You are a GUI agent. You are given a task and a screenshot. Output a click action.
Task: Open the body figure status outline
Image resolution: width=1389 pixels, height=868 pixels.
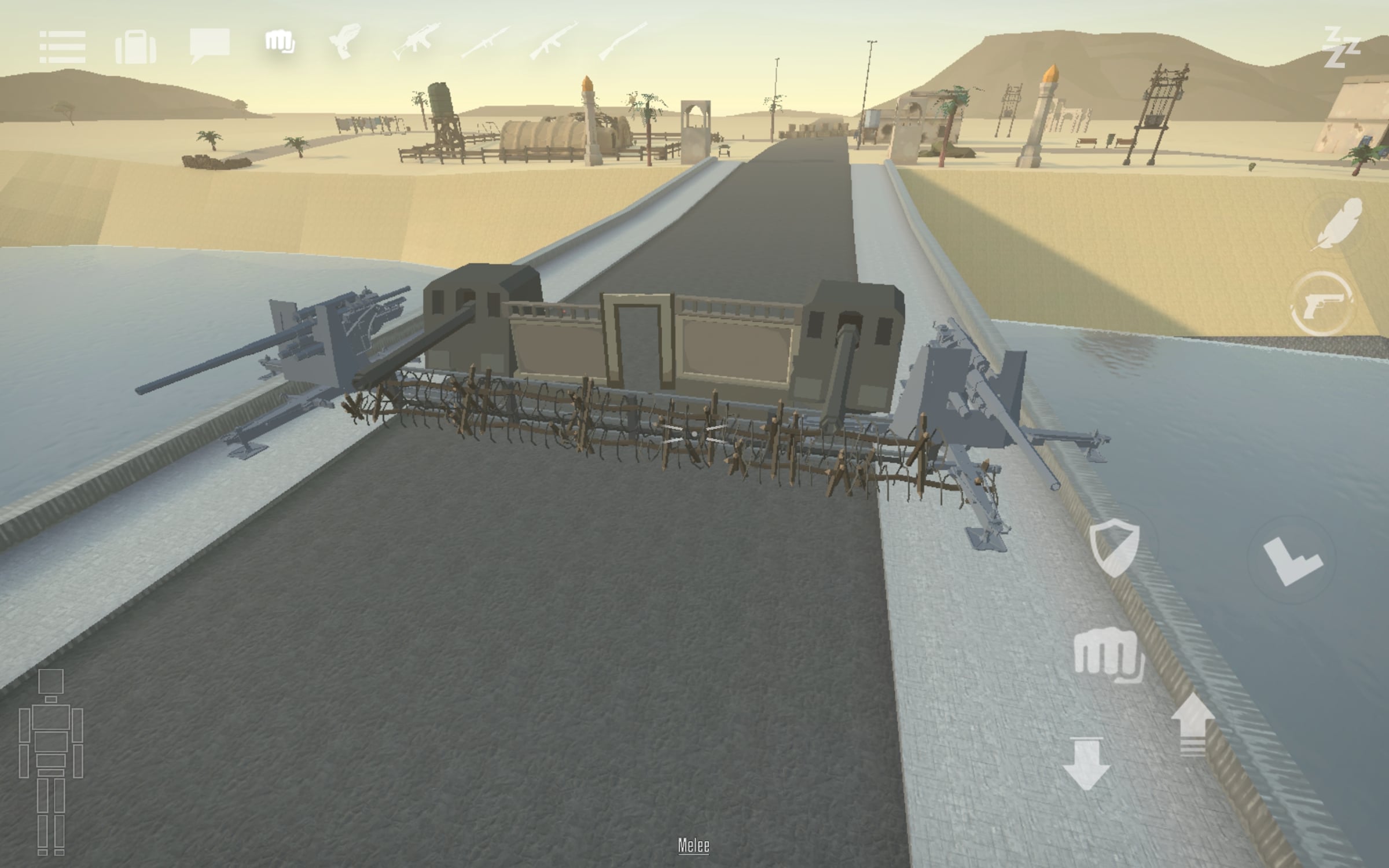pyautogui.click(x=51, y=762)
